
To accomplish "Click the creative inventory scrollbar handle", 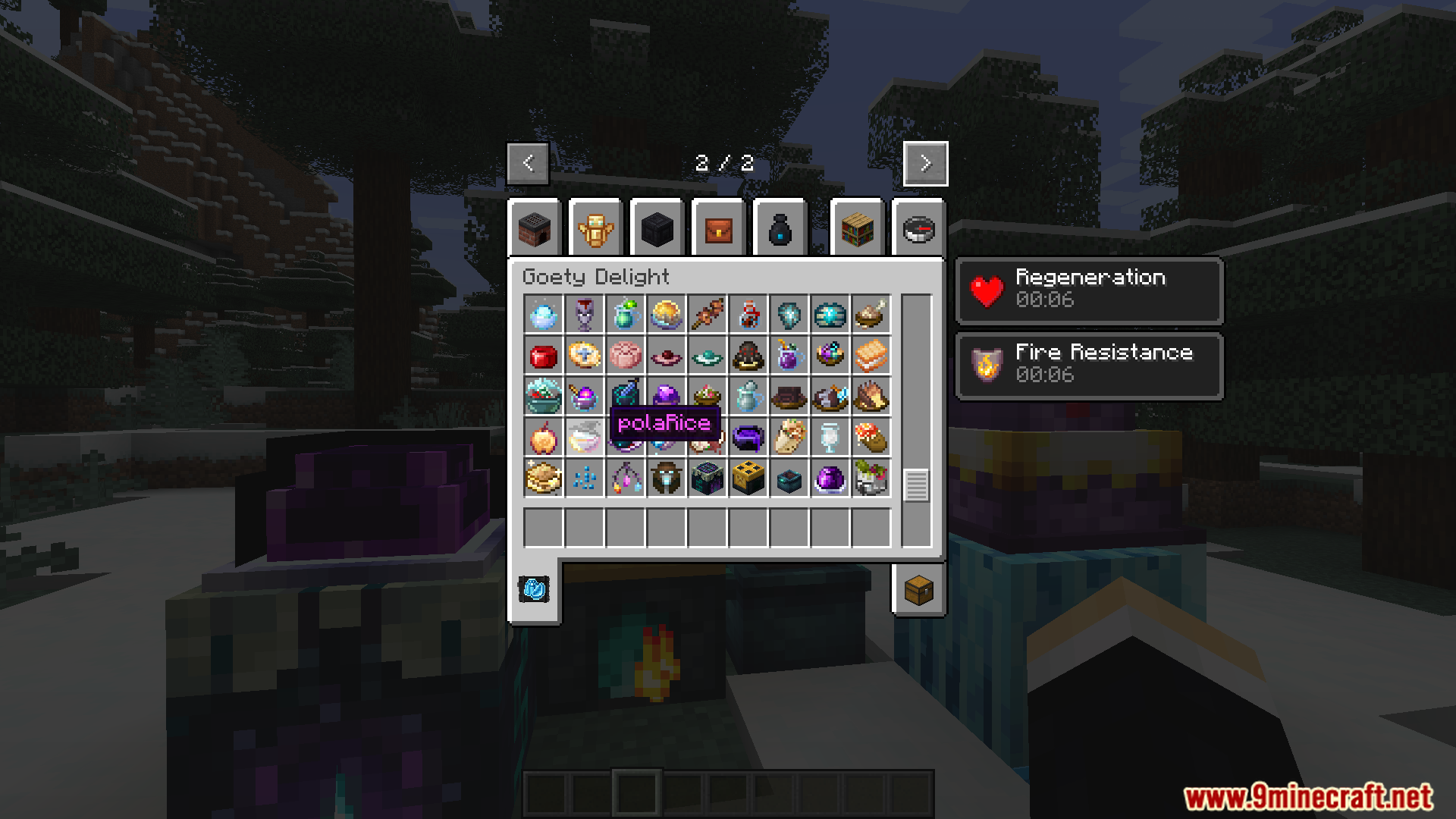I will pos(916,485).
